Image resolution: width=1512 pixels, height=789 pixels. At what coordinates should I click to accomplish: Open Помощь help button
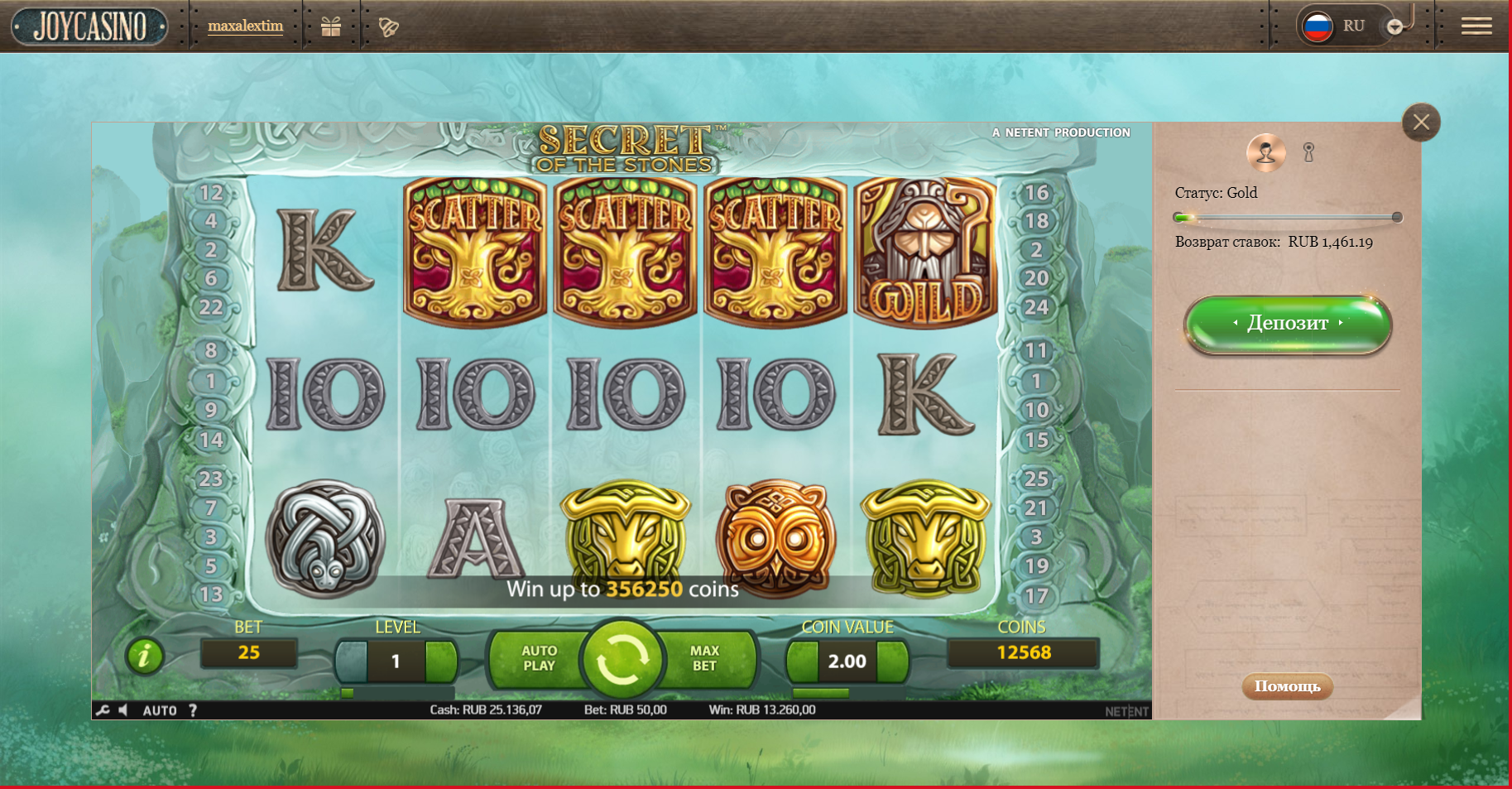pyautogui.click(x=1287, y=686)
